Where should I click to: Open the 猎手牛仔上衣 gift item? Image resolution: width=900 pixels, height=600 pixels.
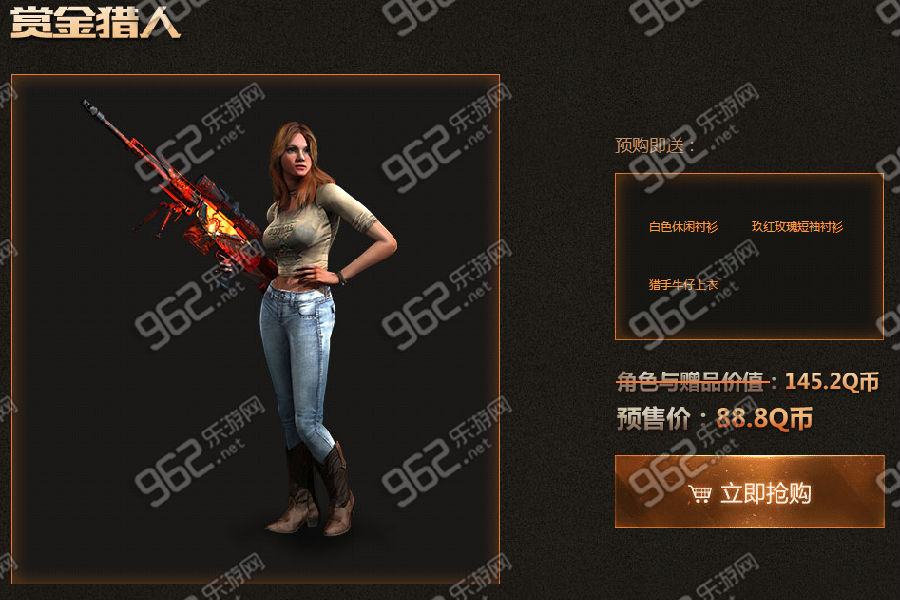coord(683,285)
